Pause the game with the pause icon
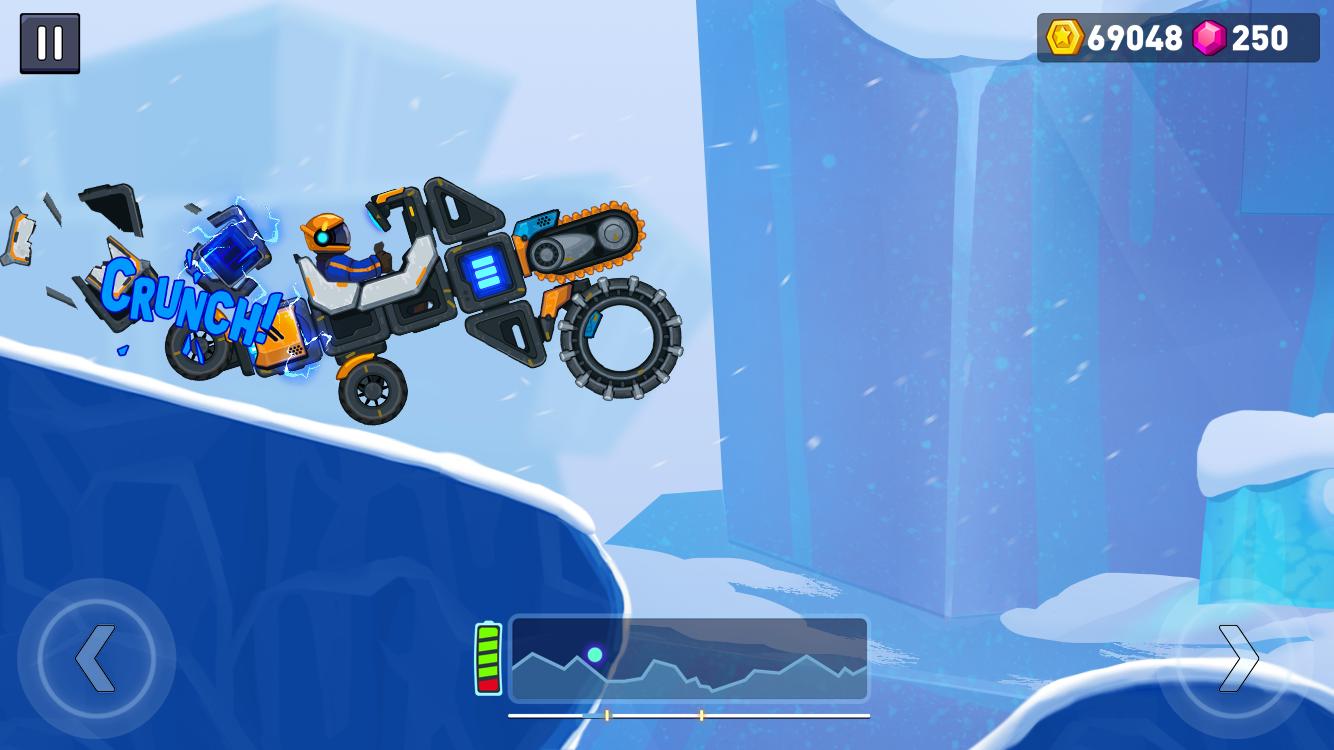The image size is (1334, 750). coord(49,42)
